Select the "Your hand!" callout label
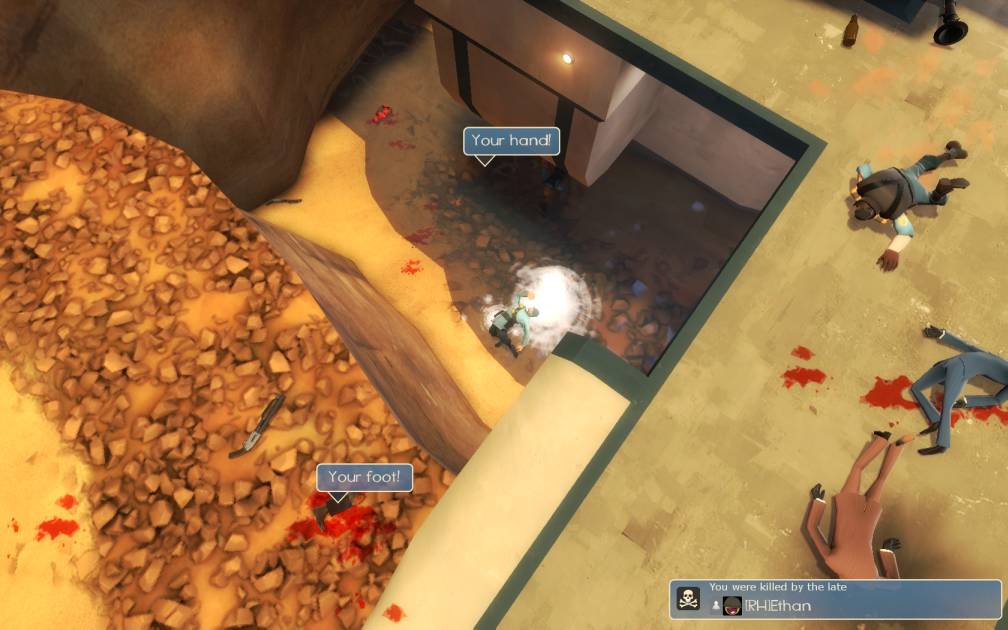 click(x=511, y=141)
